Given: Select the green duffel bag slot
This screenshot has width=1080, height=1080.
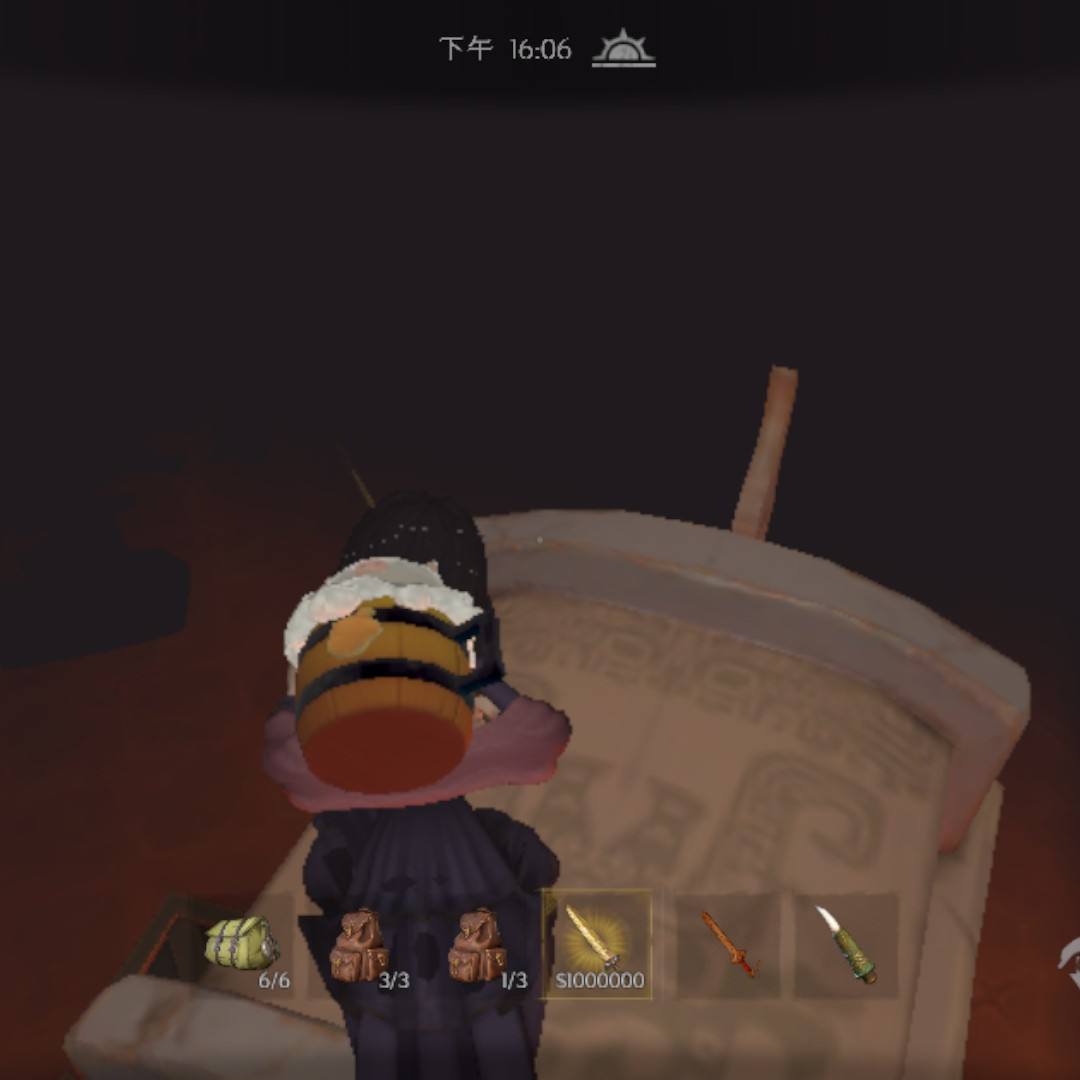Looking at the screenshot, I should click(243, 944).
